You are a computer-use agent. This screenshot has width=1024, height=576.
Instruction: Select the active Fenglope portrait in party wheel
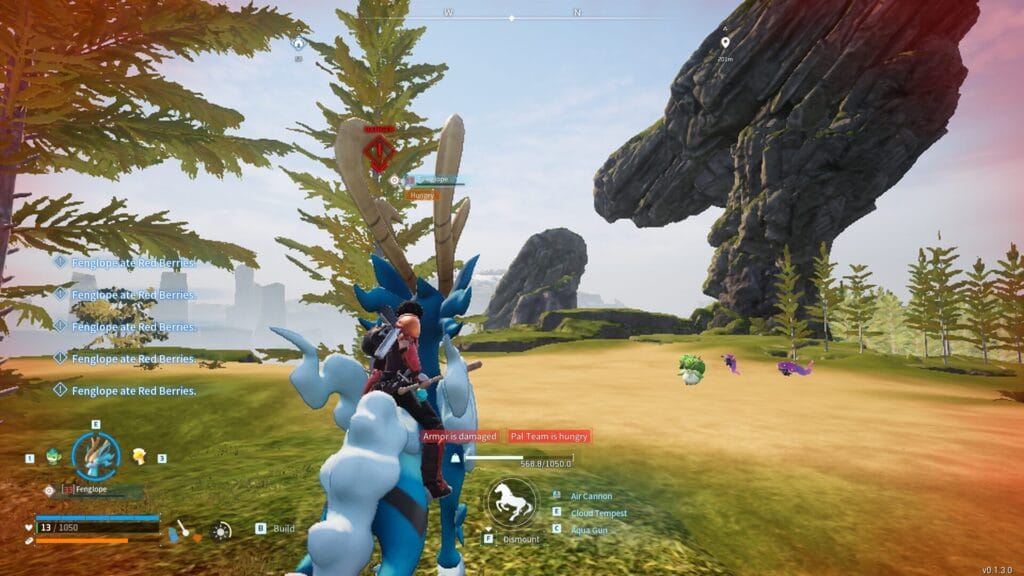pos(96,456)
